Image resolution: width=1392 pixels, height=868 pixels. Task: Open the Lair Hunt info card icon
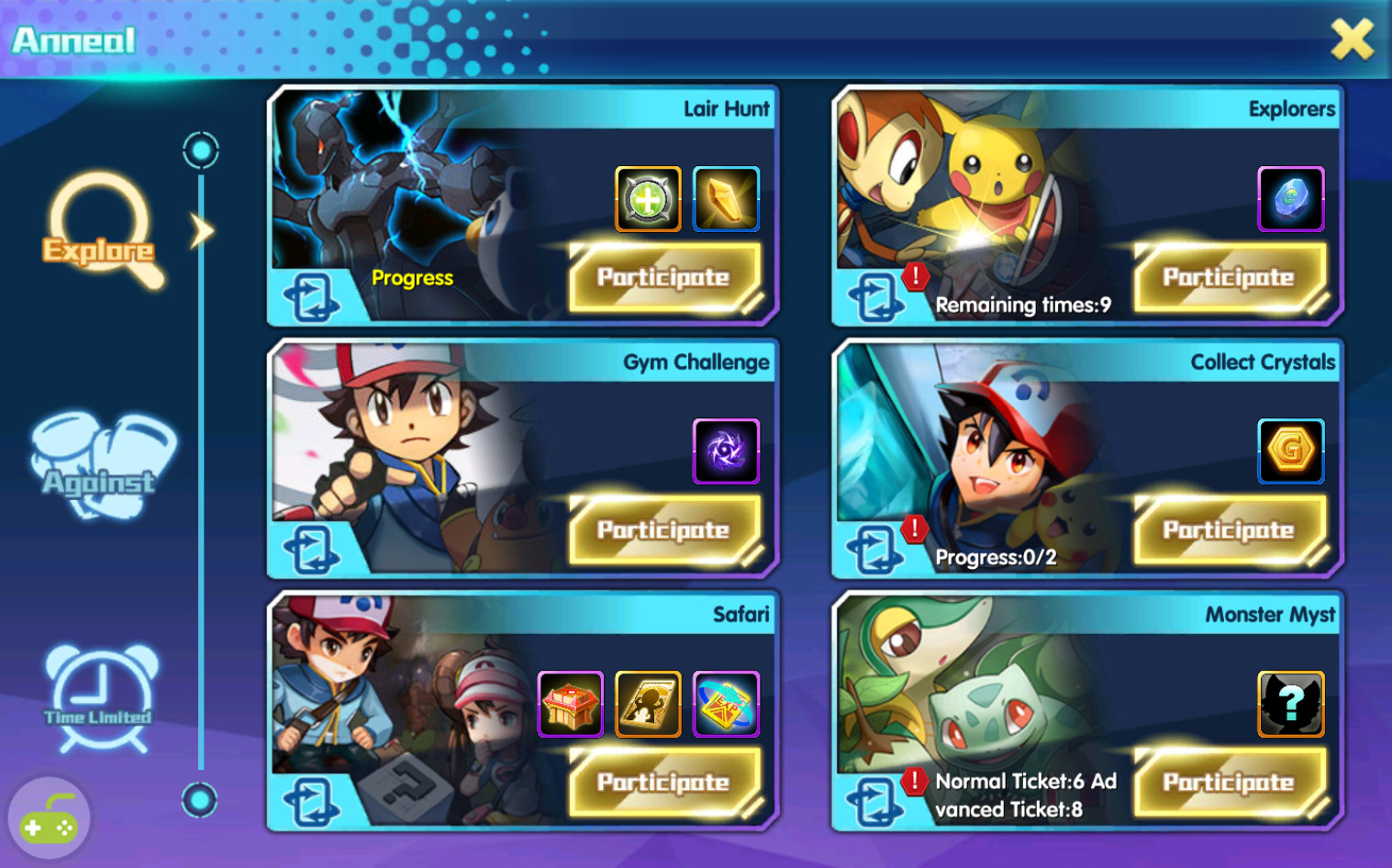click(312, 298)
